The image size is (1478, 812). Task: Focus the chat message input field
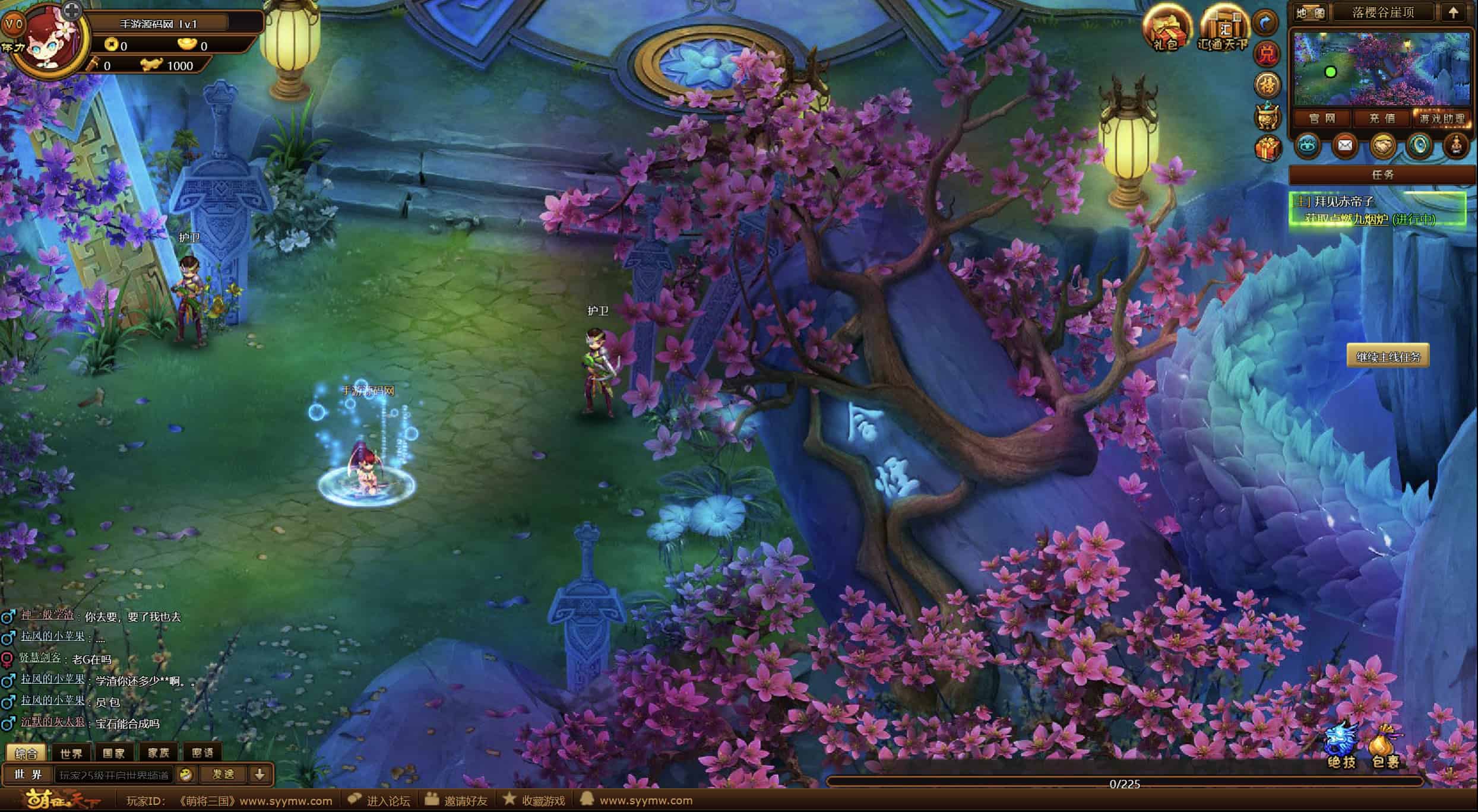[x=114, y=775]
